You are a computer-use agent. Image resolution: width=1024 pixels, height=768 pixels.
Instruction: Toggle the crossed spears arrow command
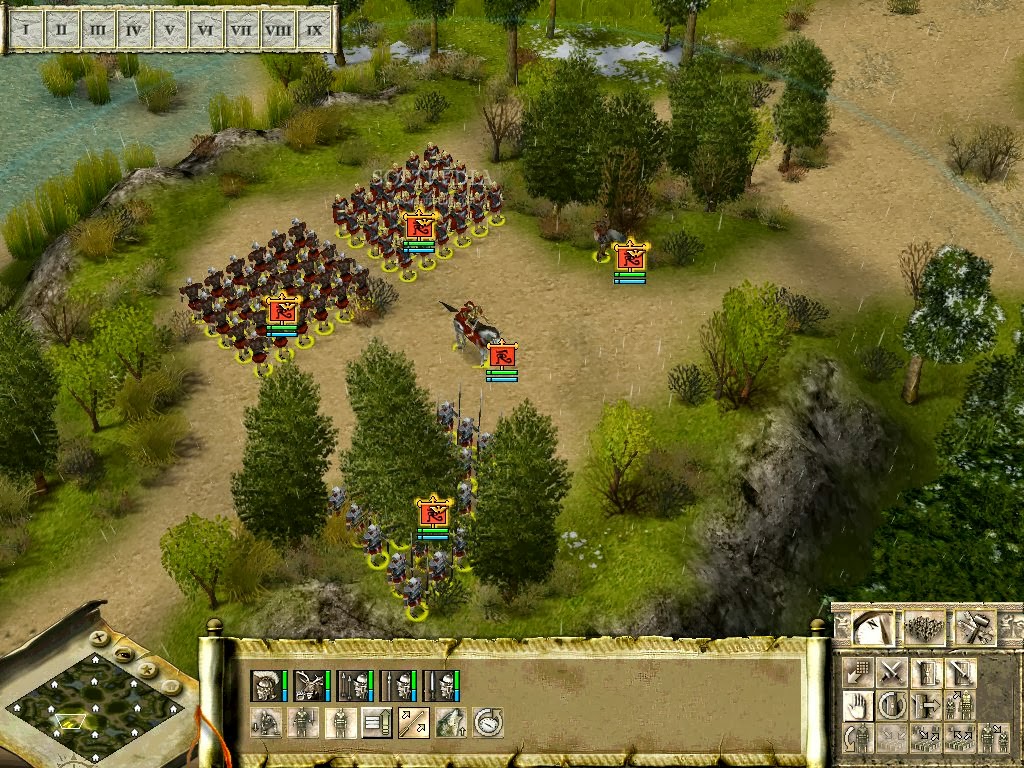[x=413, y=722]
